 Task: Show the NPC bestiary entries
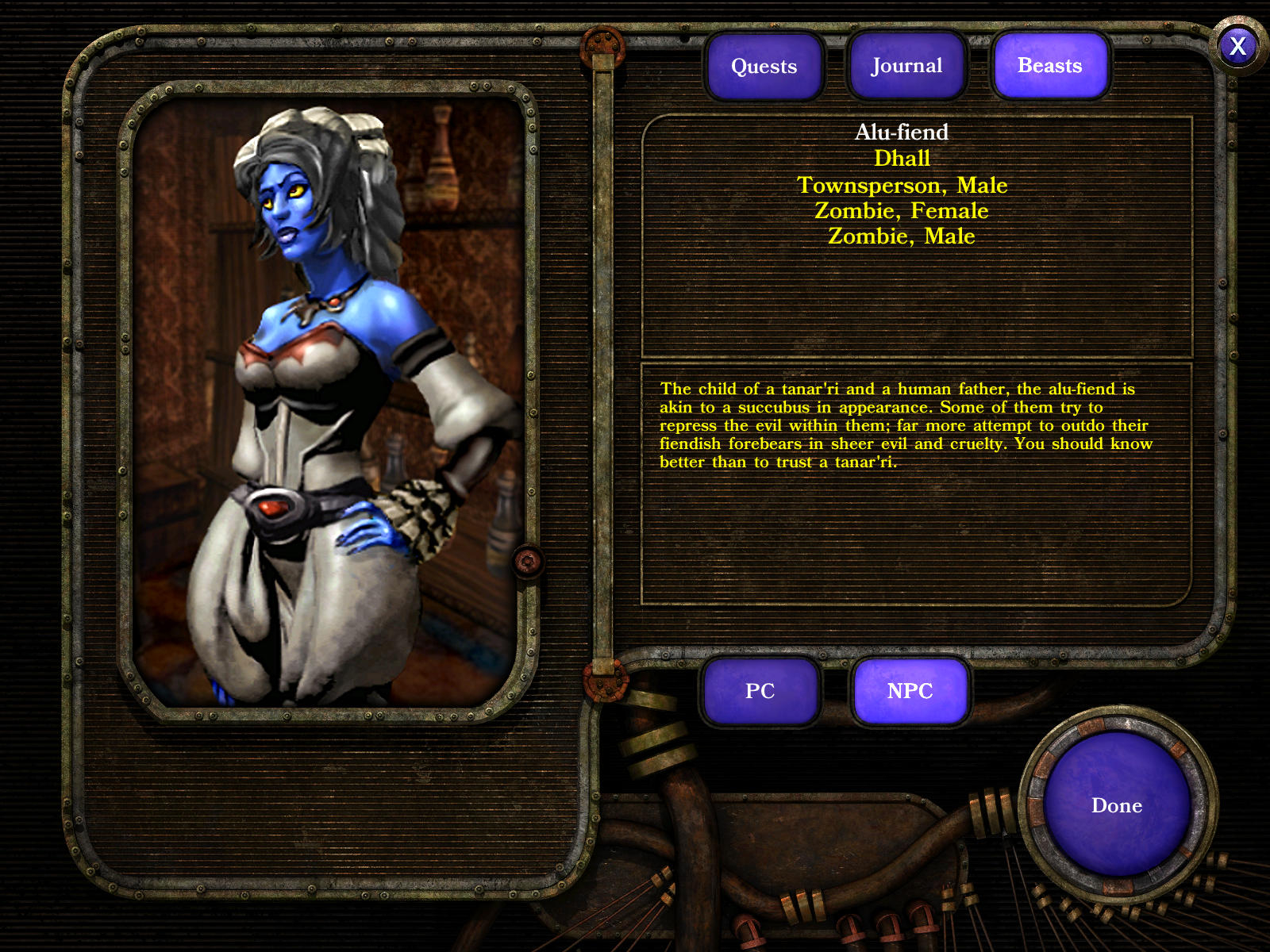[x=910, y=691]
